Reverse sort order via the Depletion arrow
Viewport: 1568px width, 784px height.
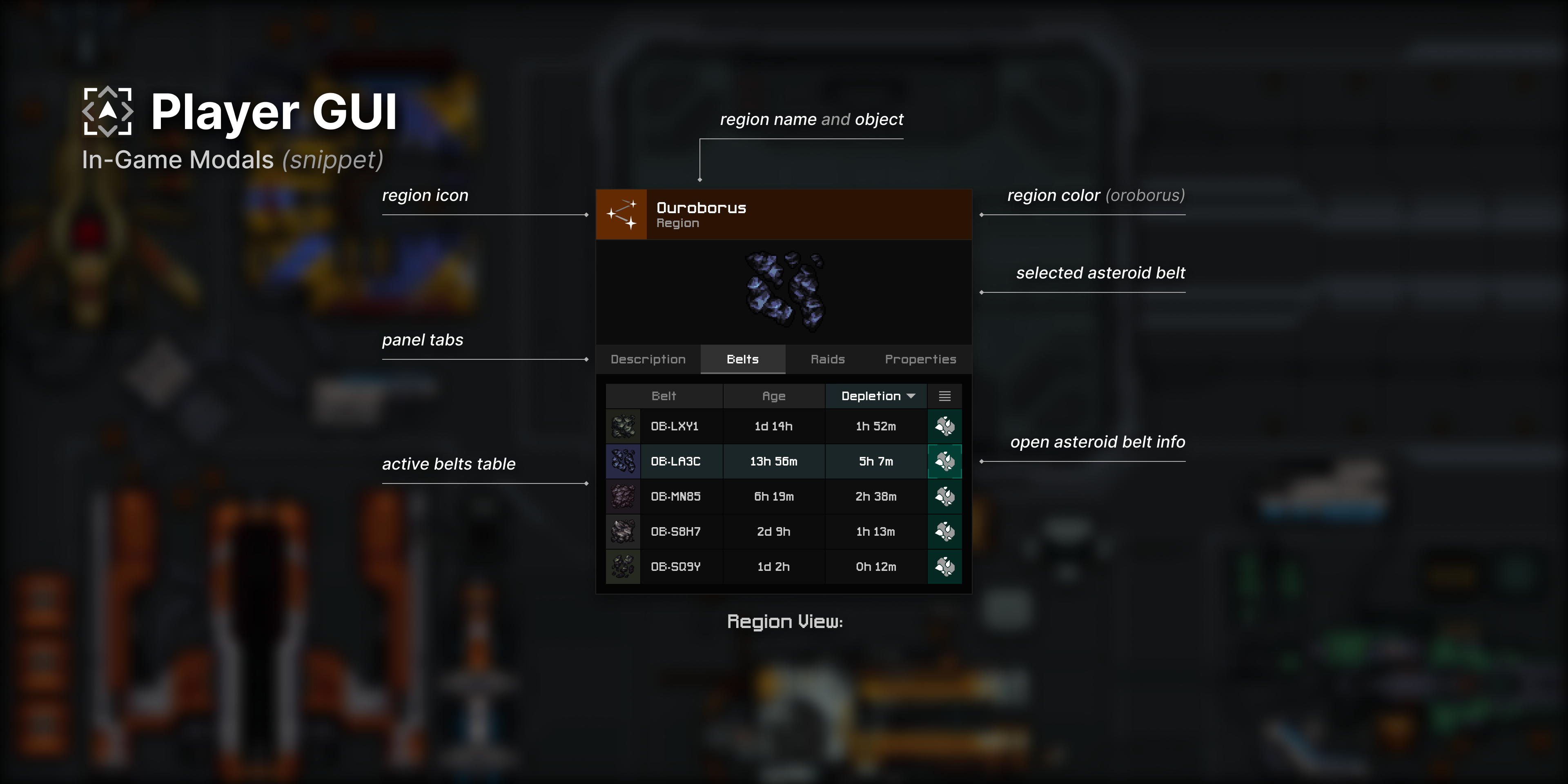pos(911,396)
